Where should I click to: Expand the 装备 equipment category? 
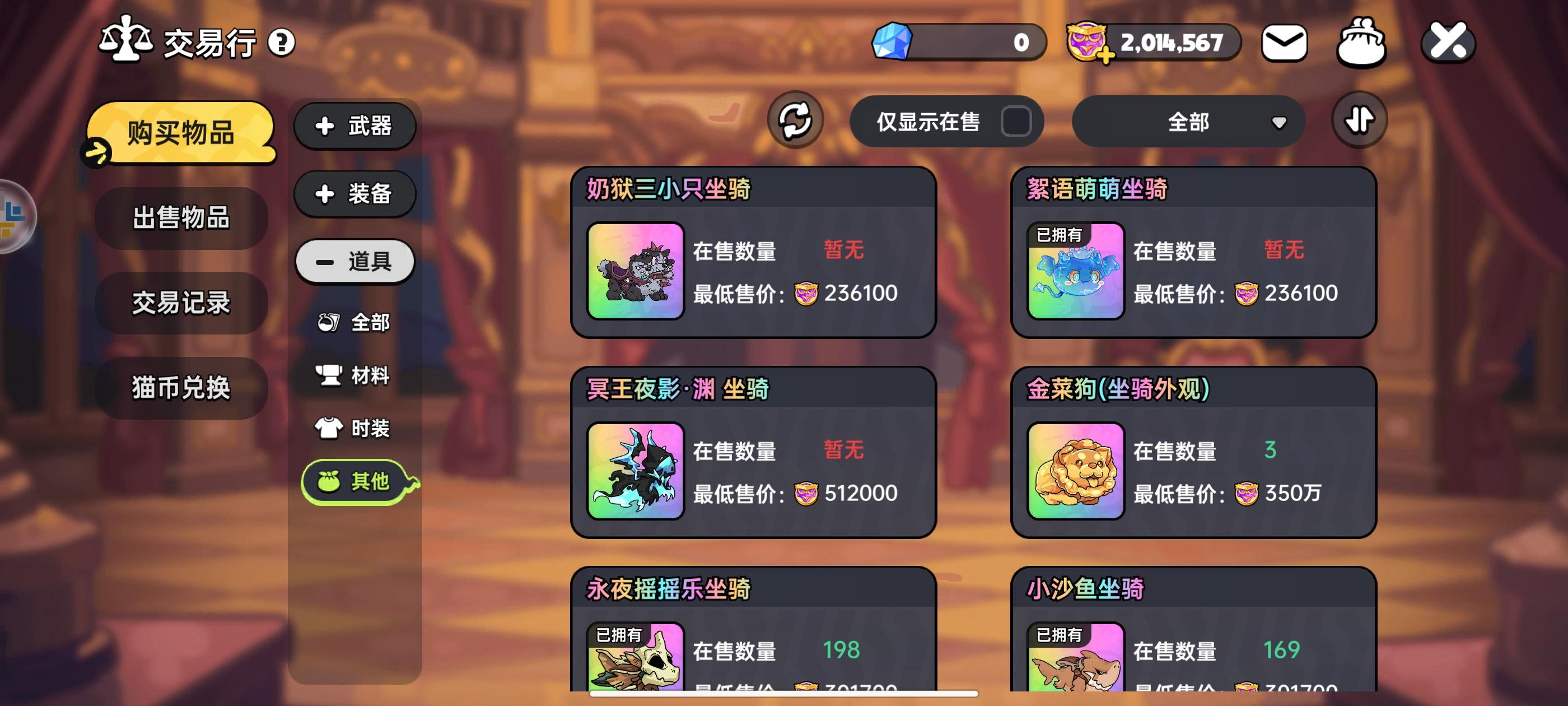(x=355, y=194)
